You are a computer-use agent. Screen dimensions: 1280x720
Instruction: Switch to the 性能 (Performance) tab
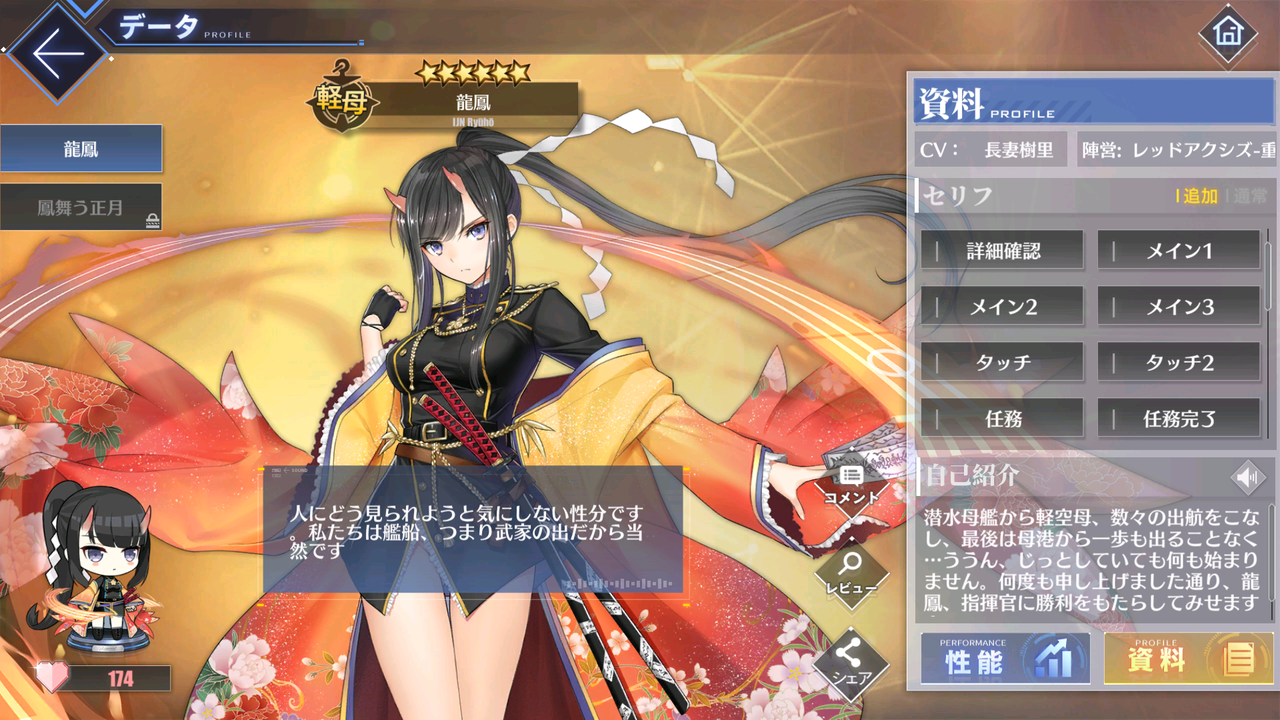coord(1004,658)
